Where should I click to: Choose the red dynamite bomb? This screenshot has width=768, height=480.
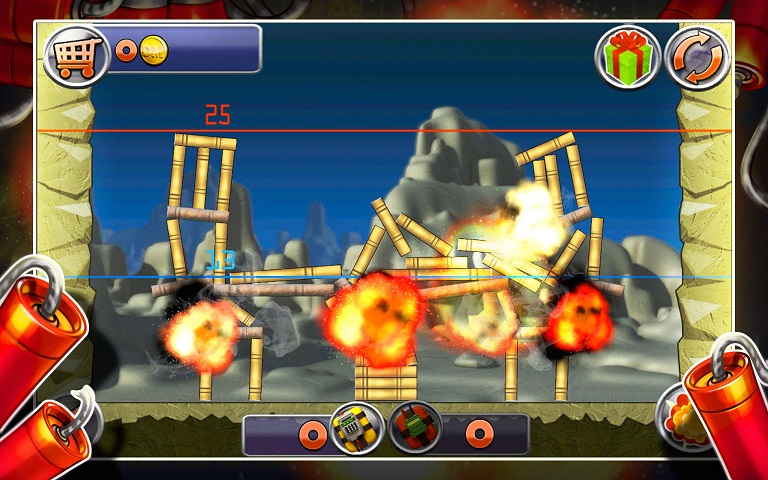click(x=415, y=429)
